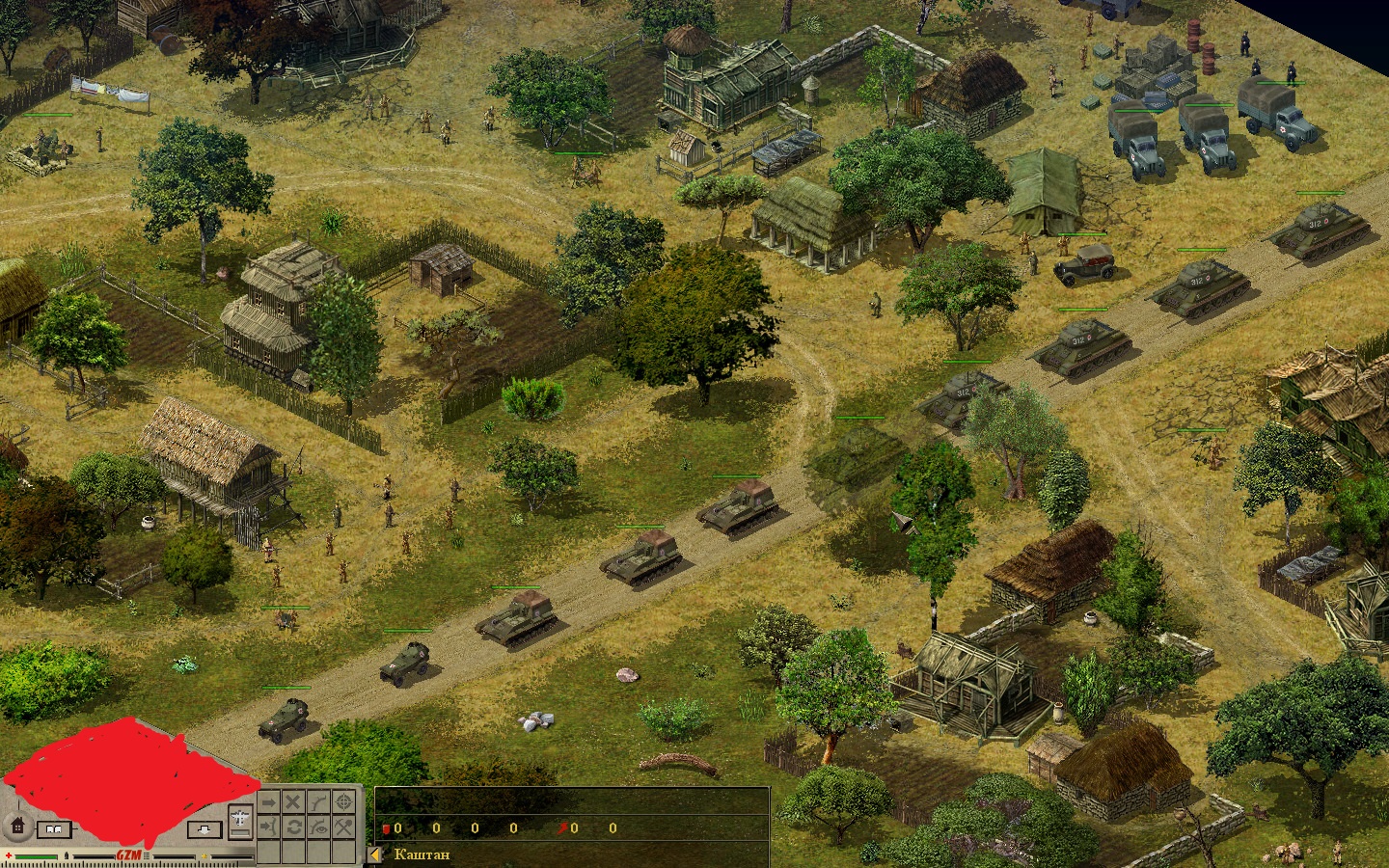Activate the X stop command button
This screenshot has width=1389, height=868.
click(x=293, y=802)
